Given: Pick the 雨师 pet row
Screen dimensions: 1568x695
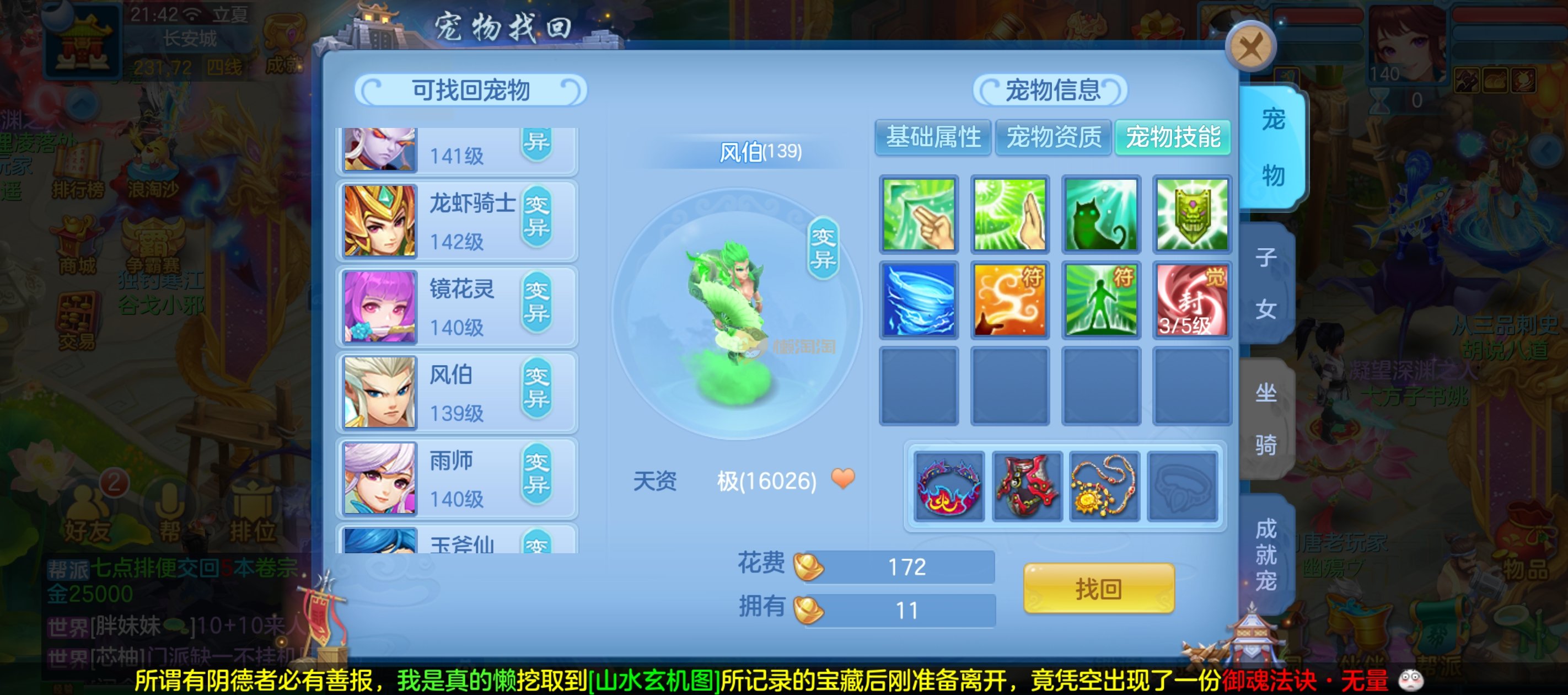Looking at the screenshot, I should (x=457, y=479).
